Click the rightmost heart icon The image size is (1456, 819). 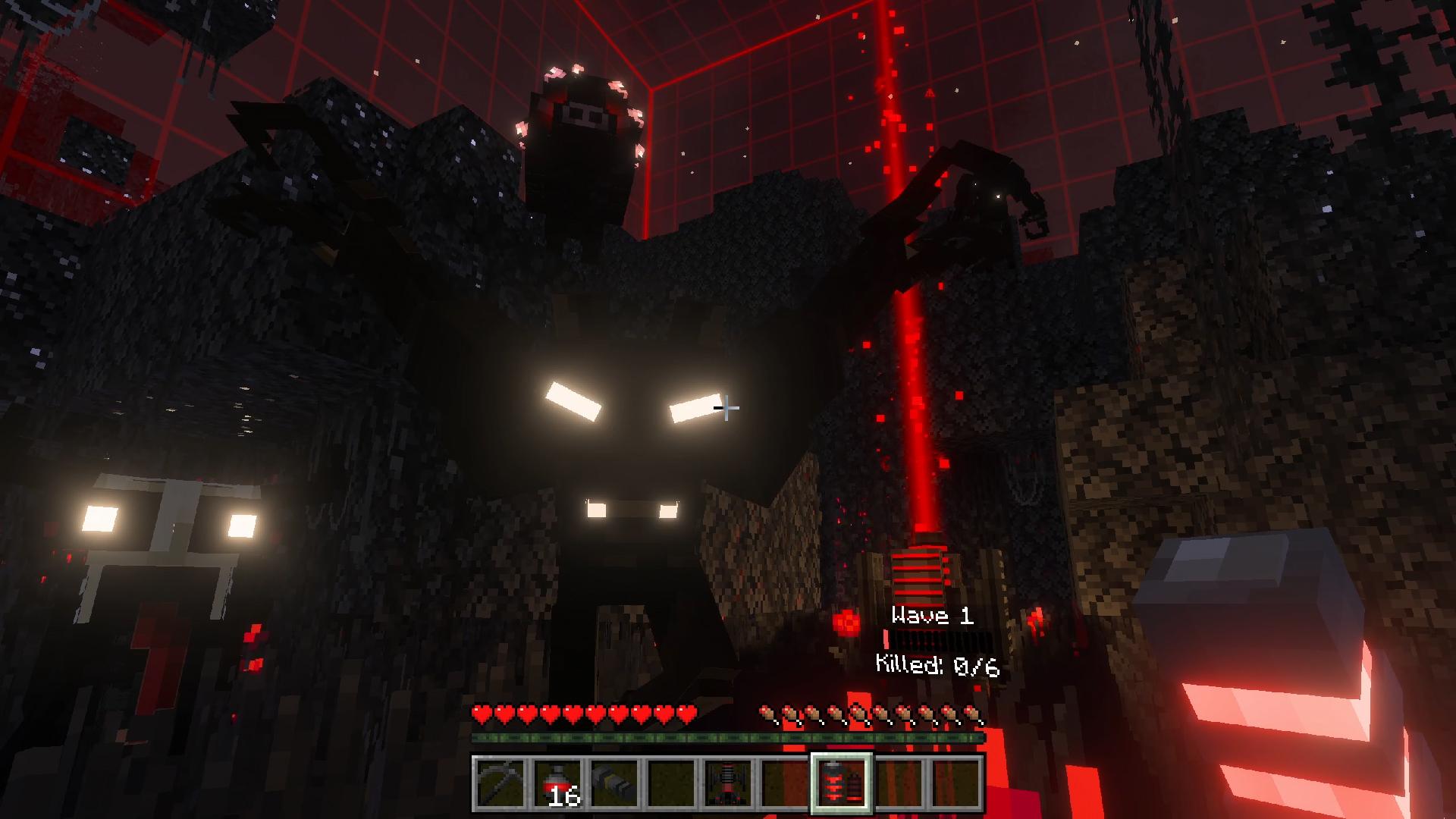689,713
